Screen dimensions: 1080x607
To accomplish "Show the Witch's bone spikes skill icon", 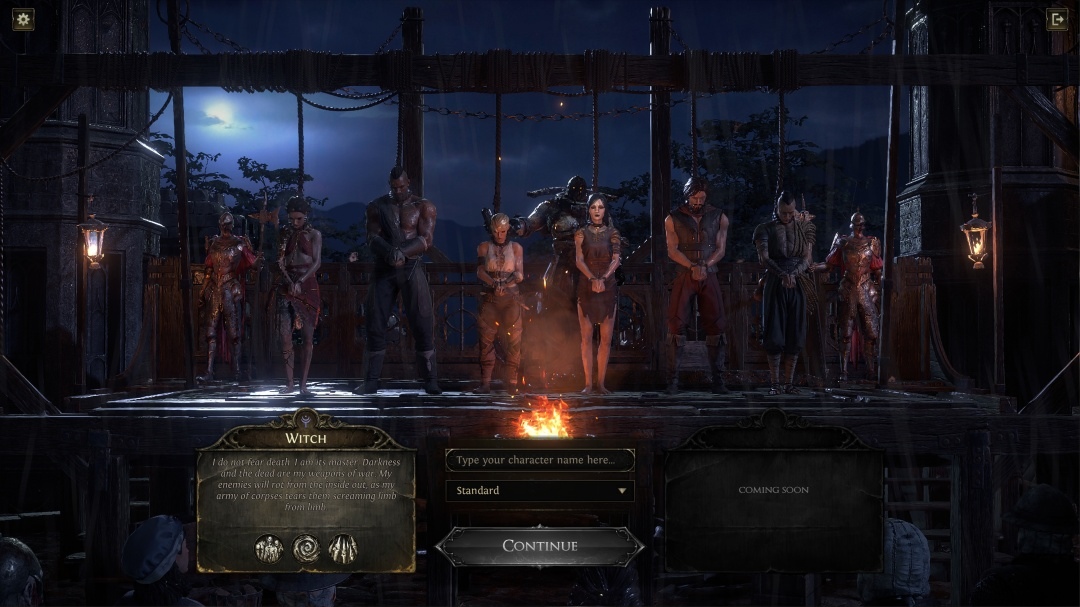I will 343,548.
